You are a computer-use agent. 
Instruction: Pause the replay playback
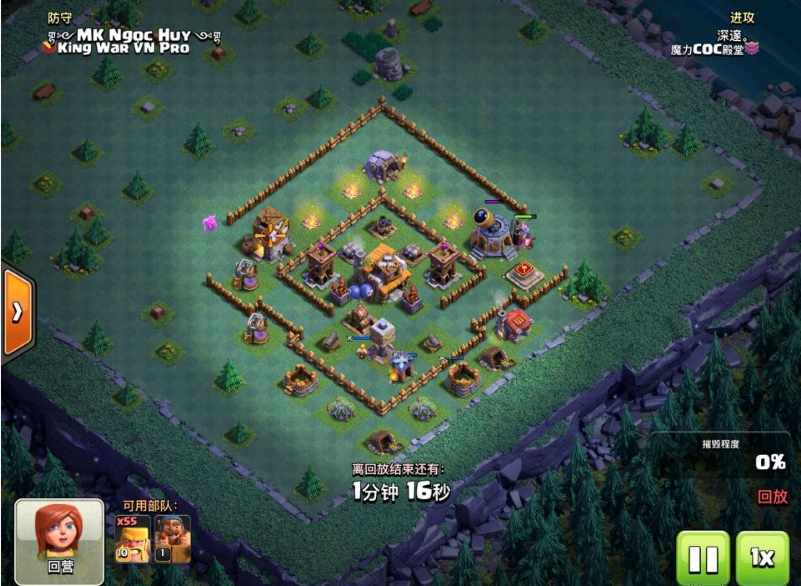pyautogui.click(x=703, y=558)
